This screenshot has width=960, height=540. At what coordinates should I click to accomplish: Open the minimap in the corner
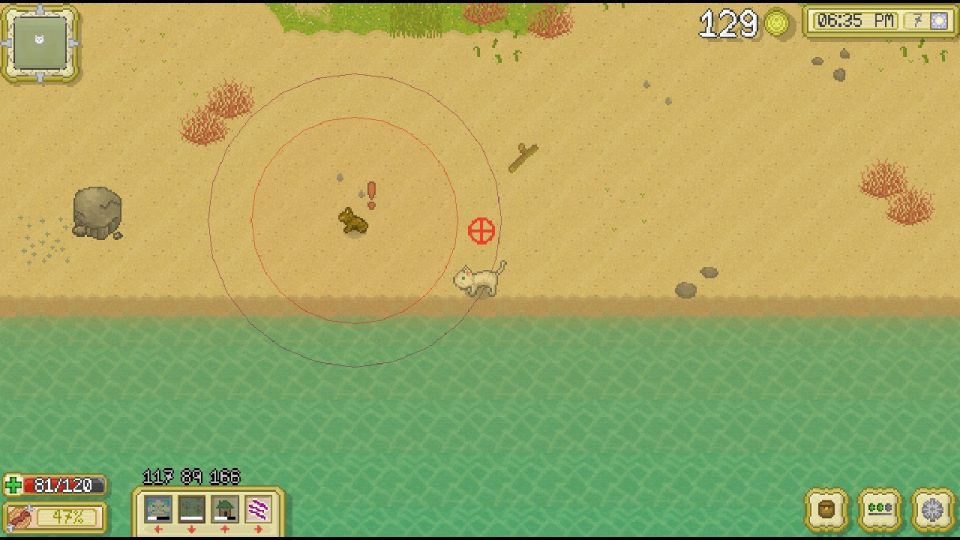[x=41, y=43]
